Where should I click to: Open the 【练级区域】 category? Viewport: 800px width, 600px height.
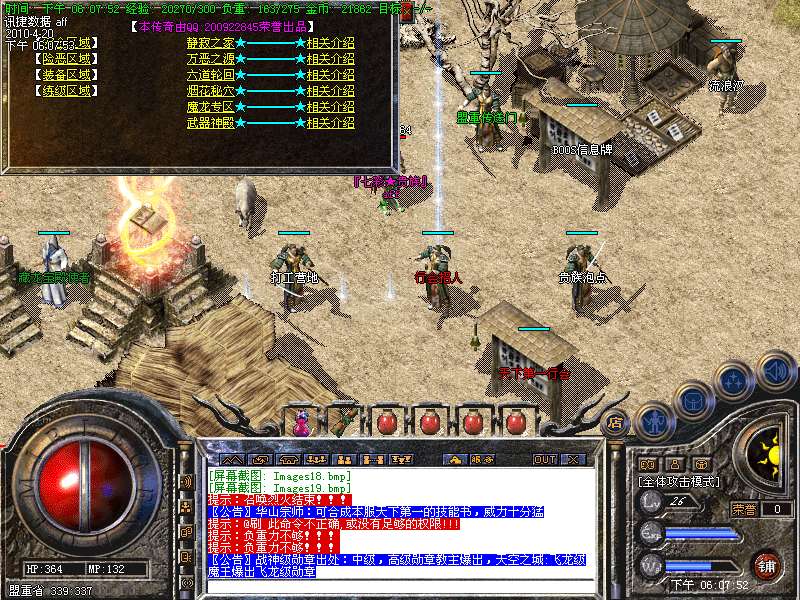66,91
